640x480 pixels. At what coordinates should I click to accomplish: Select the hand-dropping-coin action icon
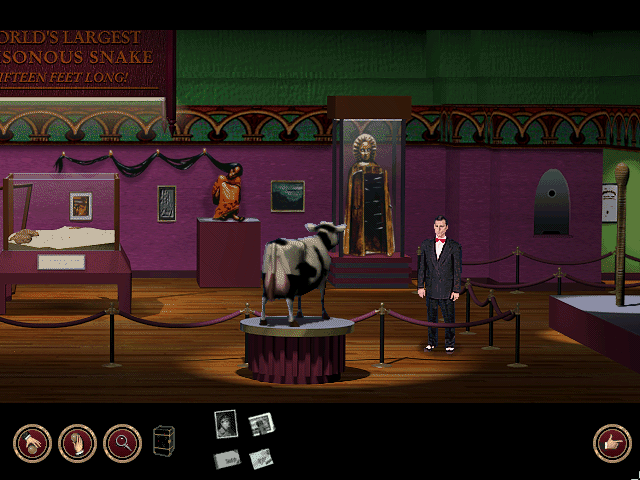[32, 443]
